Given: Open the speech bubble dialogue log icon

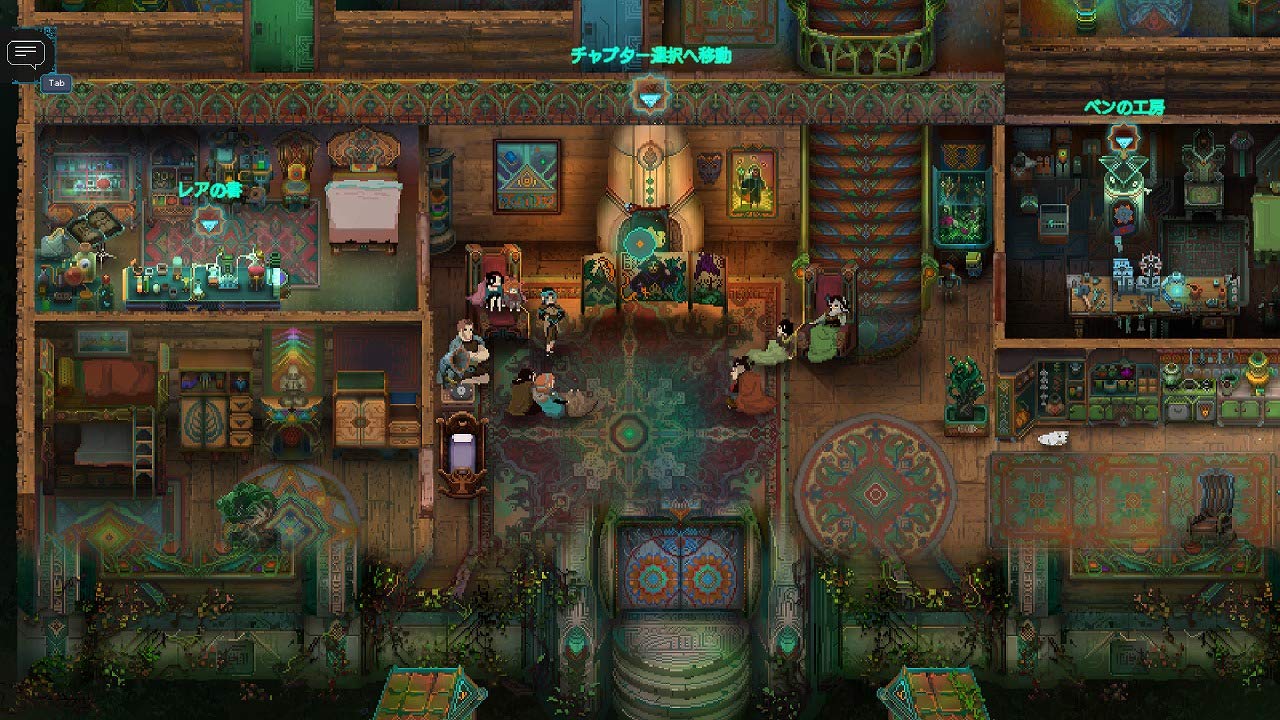Looking at the screenshot, I should pyautogui.click(x=26, y=53).
